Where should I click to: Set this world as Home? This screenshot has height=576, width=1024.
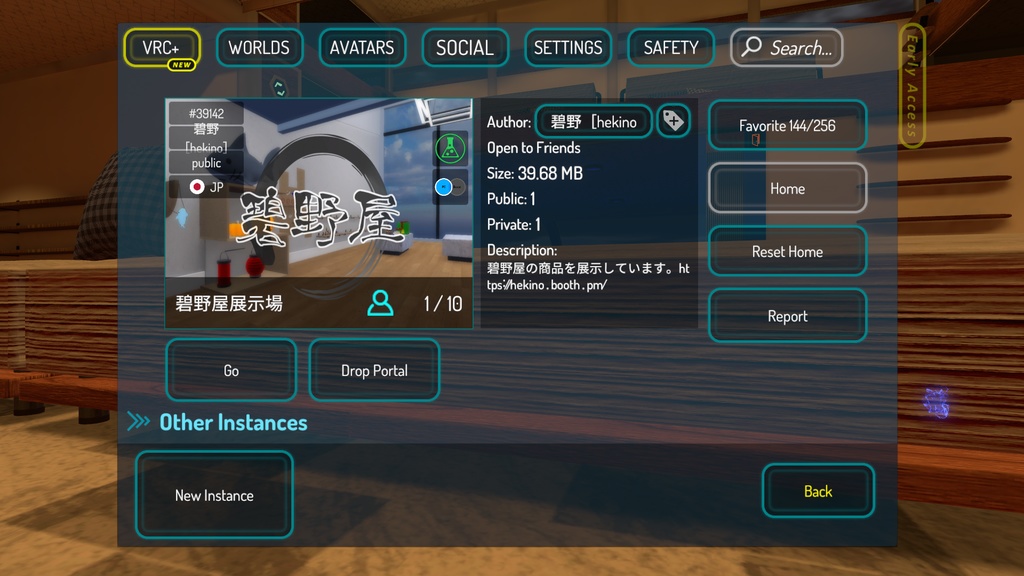pos(787,188)
